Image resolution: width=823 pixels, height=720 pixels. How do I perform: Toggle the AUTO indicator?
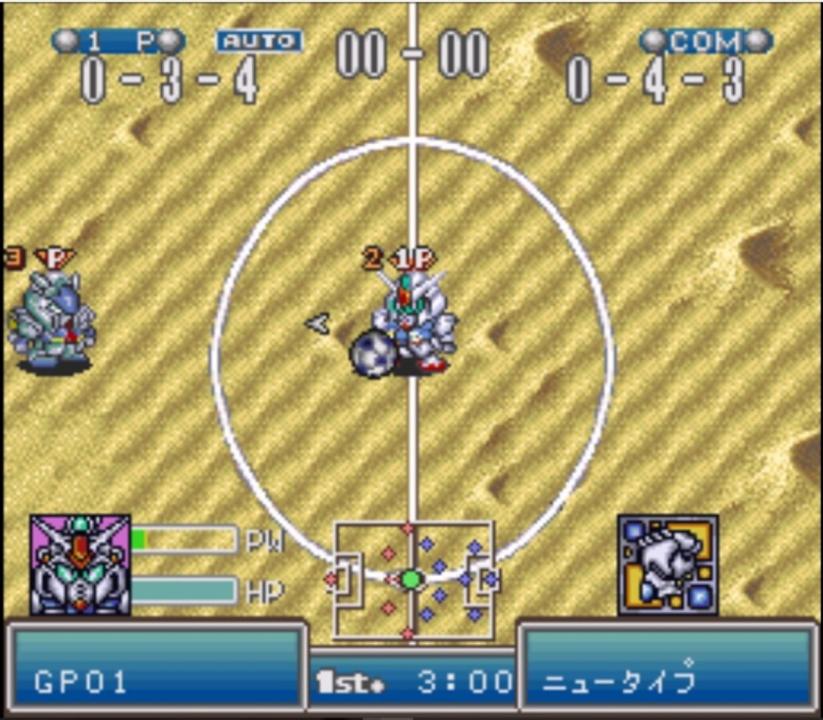pos(260,41)
